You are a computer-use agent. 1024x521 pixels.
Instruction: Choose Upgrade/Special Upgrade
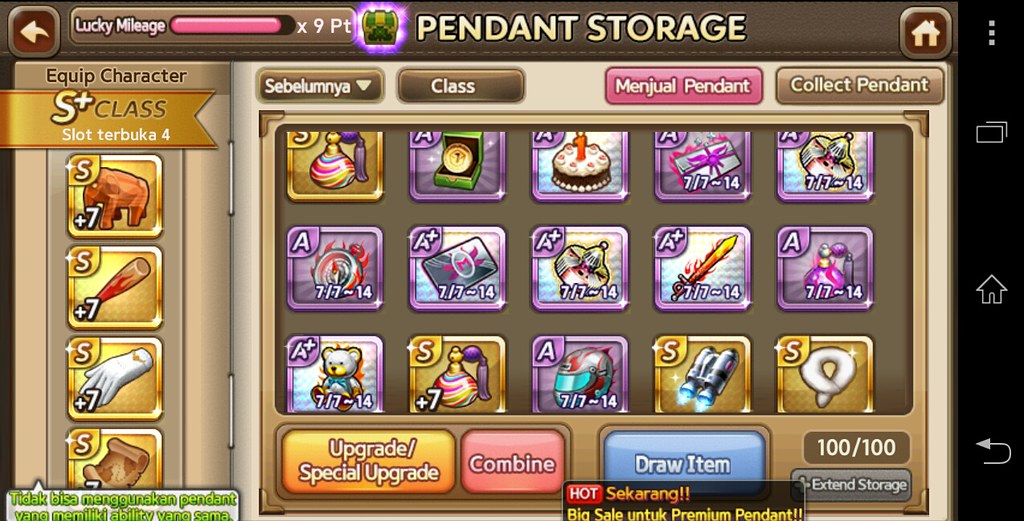(x=368, y=461)
